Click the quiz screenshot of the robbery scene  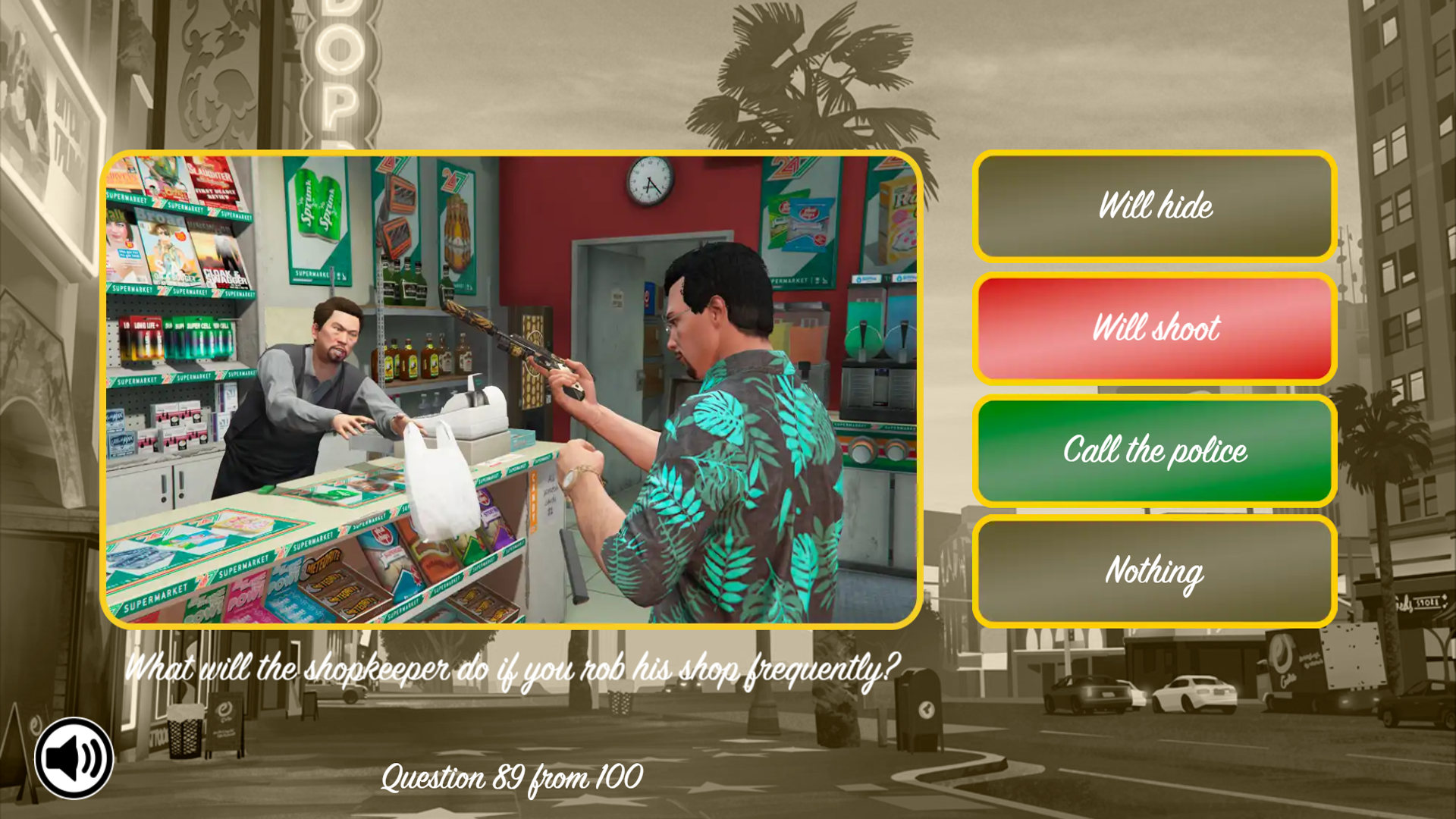(512, 387)
